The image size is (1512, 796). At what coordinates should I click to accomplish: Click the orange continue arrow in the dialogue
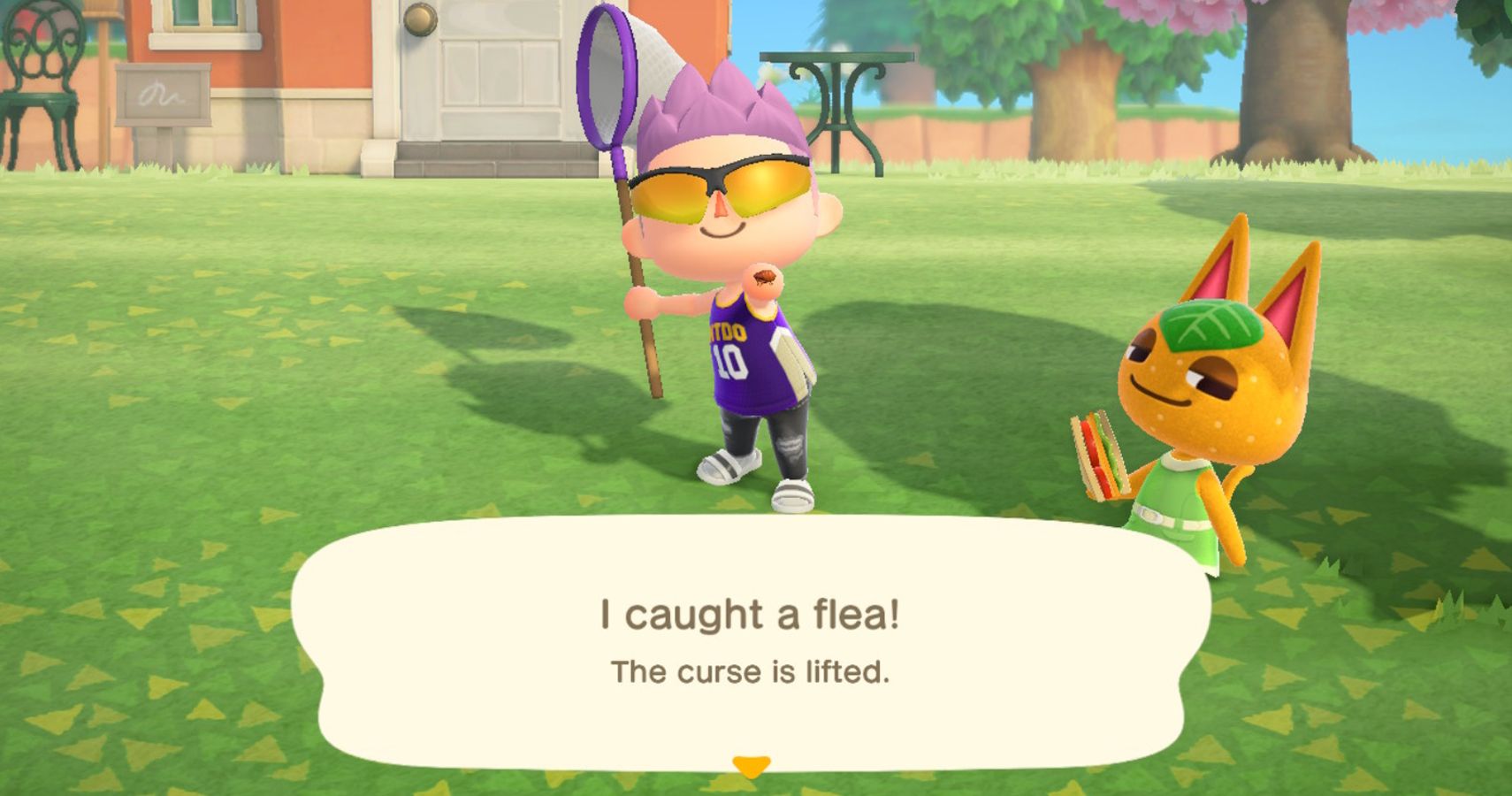751,766
